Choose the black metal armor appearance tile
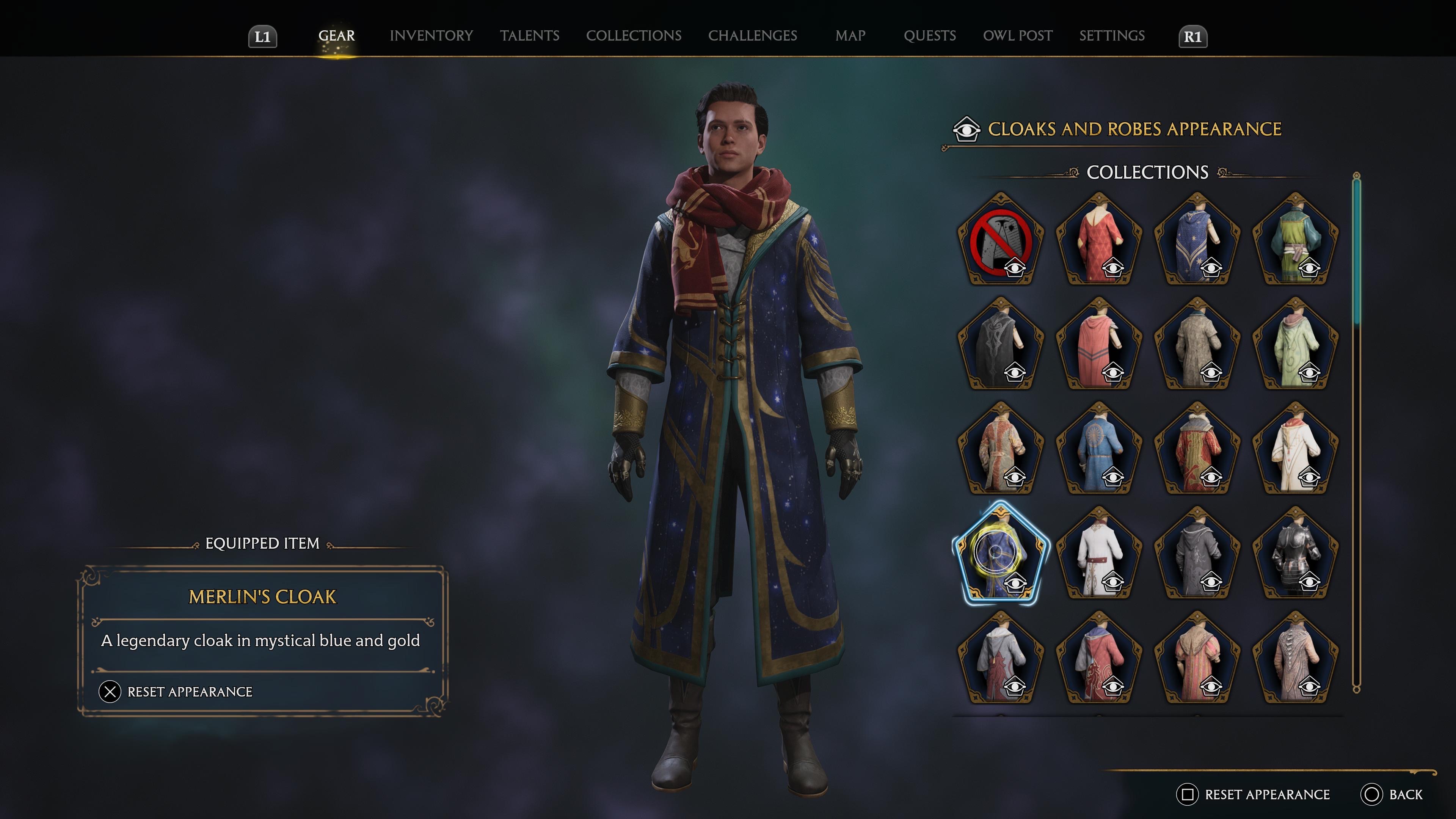The image size is (1456, 819). click(x=1295, y=554)
